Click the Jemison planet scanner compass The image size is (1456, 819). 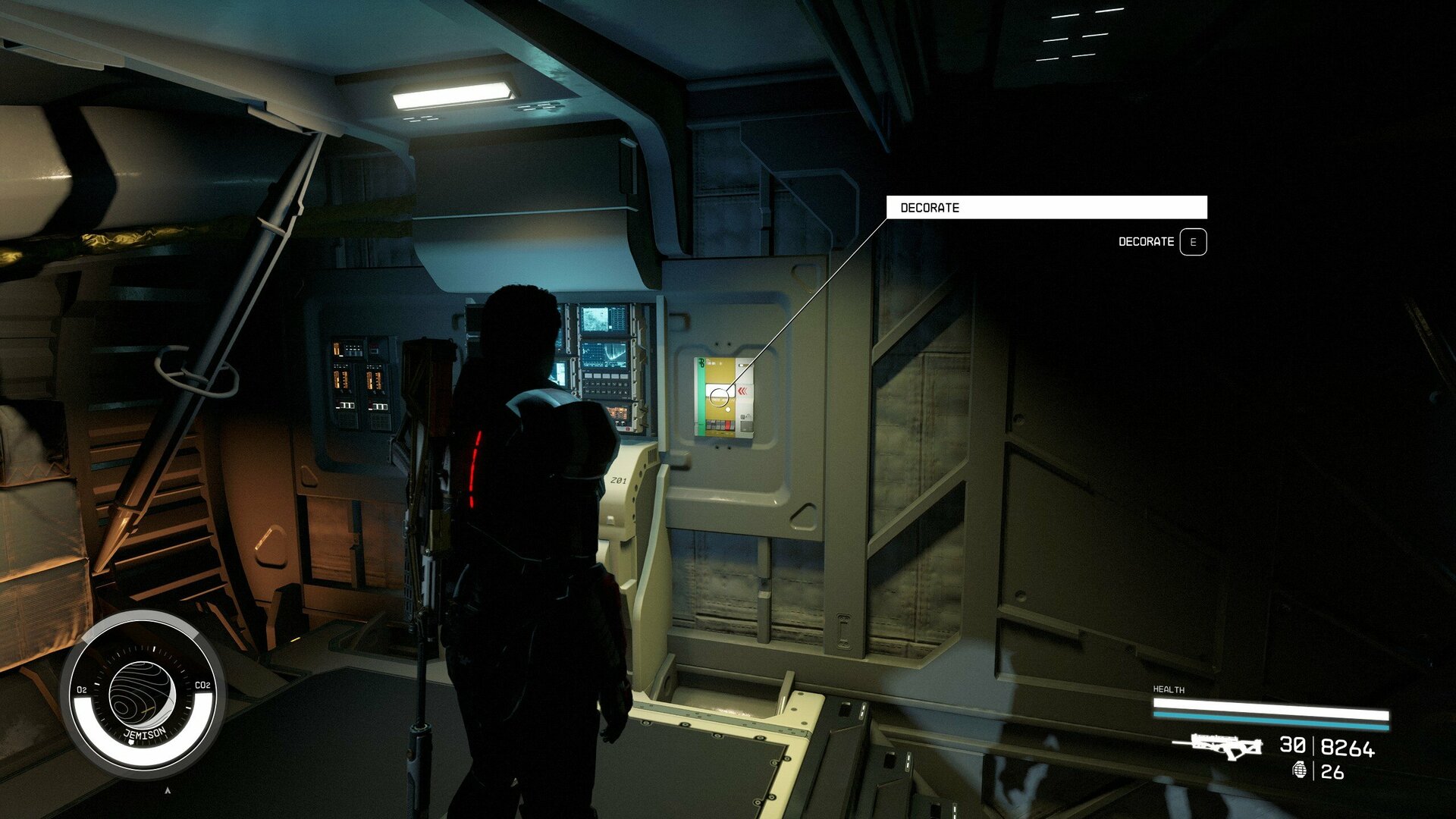click(x=143, y=694)
